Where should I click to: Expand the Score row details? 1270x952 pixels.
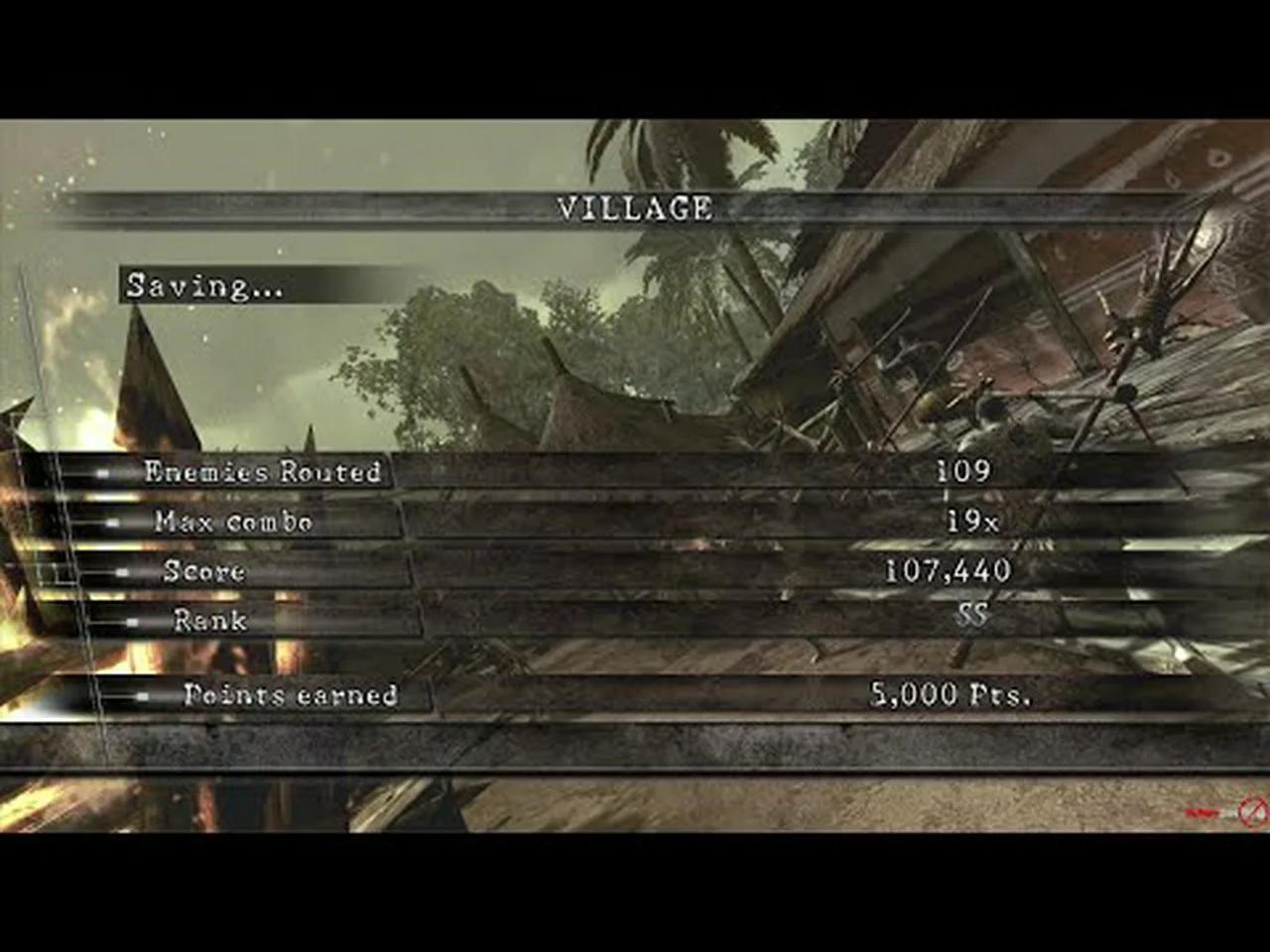click(x=208, y=572)
